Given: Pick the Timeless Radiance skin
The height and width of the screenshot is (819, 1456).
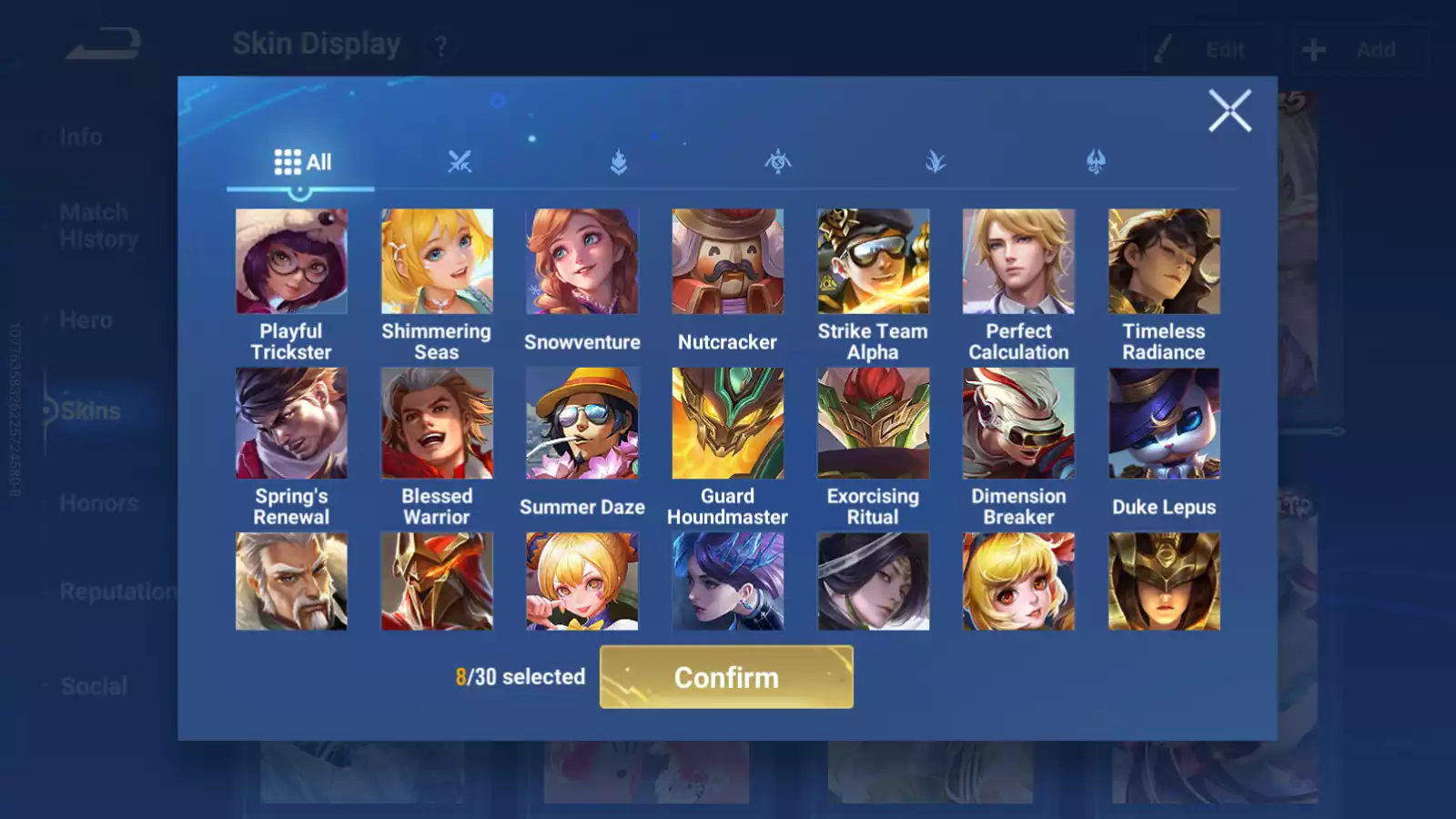Looking at the screenshot, I should click(1164, 262).
